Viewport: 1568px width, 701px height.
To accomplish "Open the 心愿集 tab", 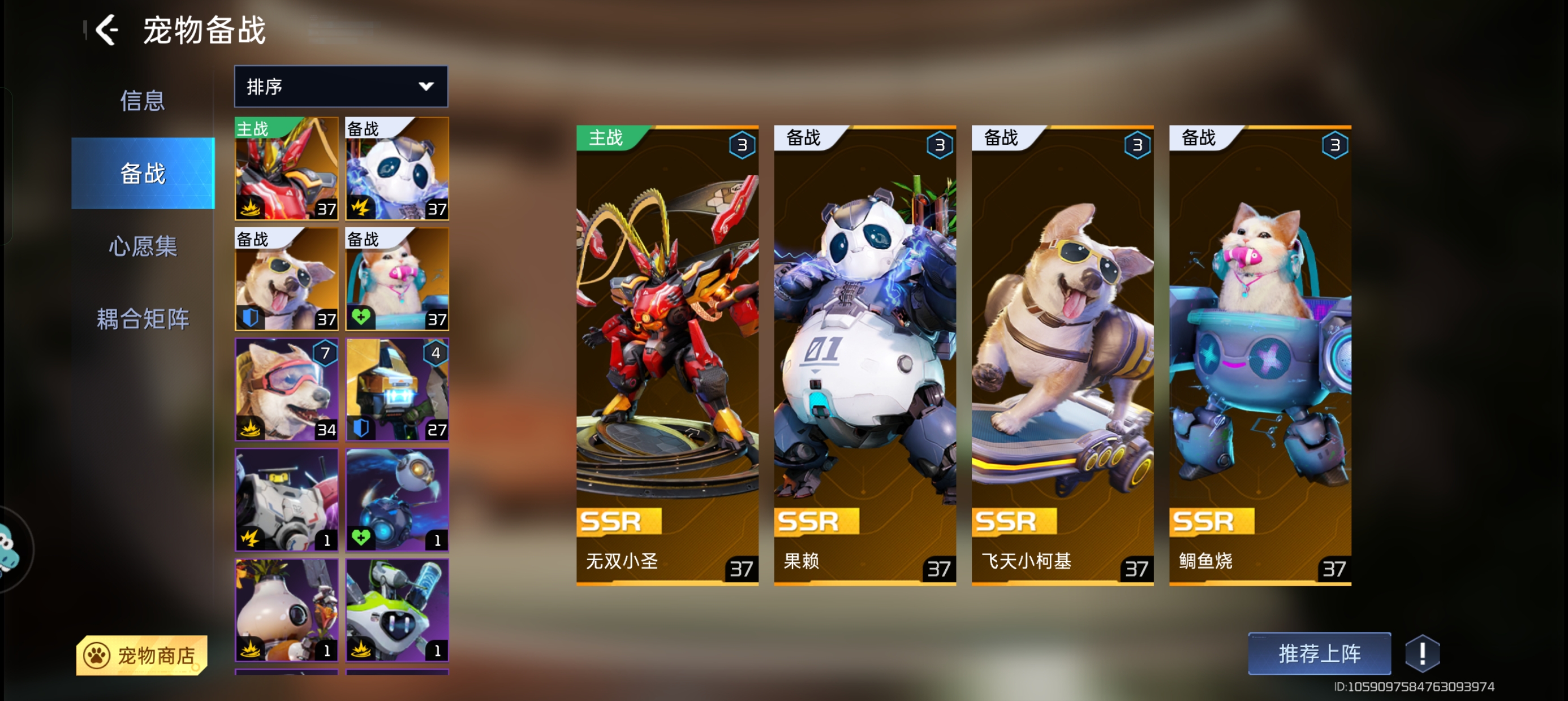I will [143, 246].
